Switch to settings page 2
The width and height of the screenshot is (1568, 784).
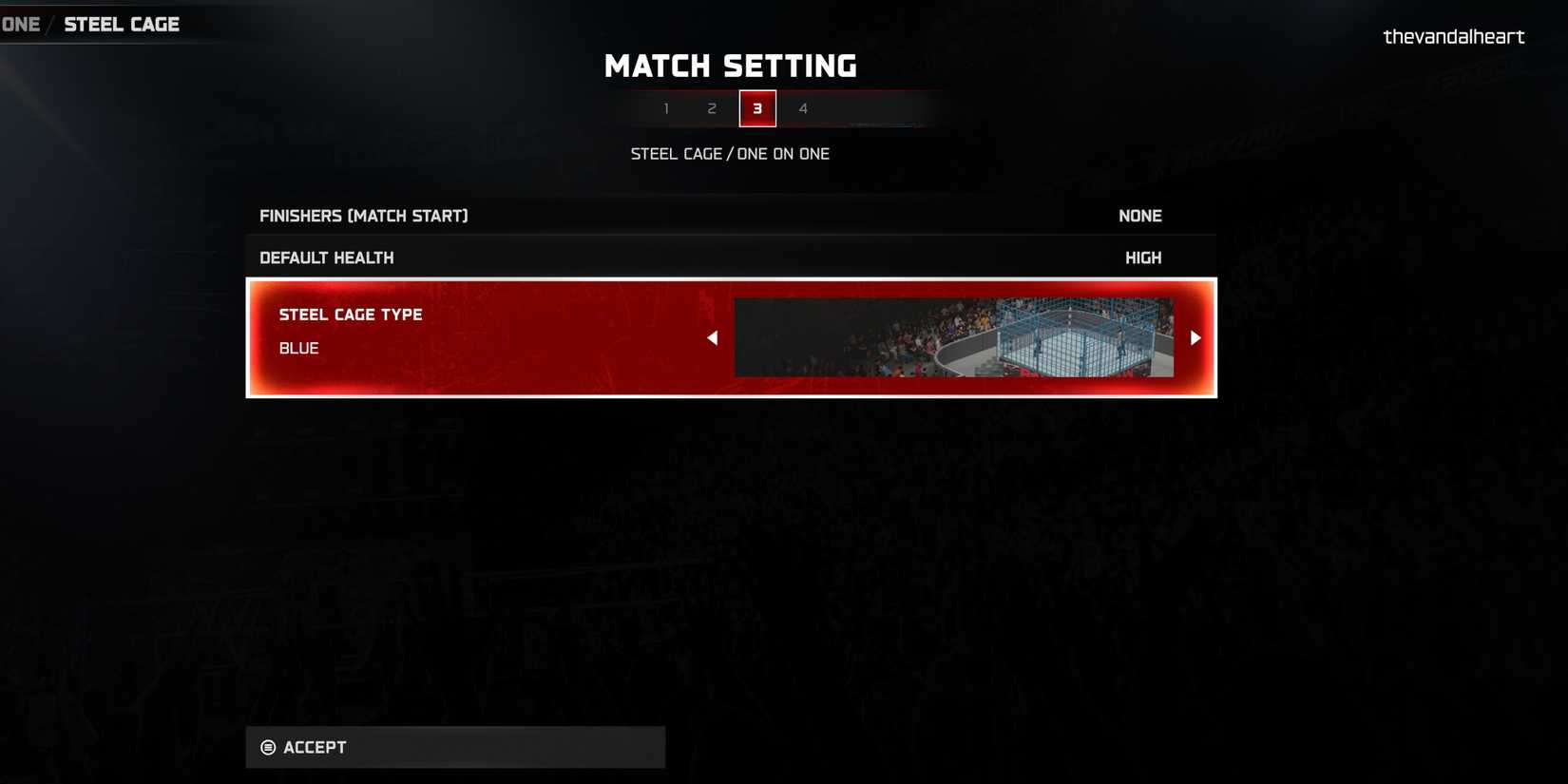[x=712, y=108]
